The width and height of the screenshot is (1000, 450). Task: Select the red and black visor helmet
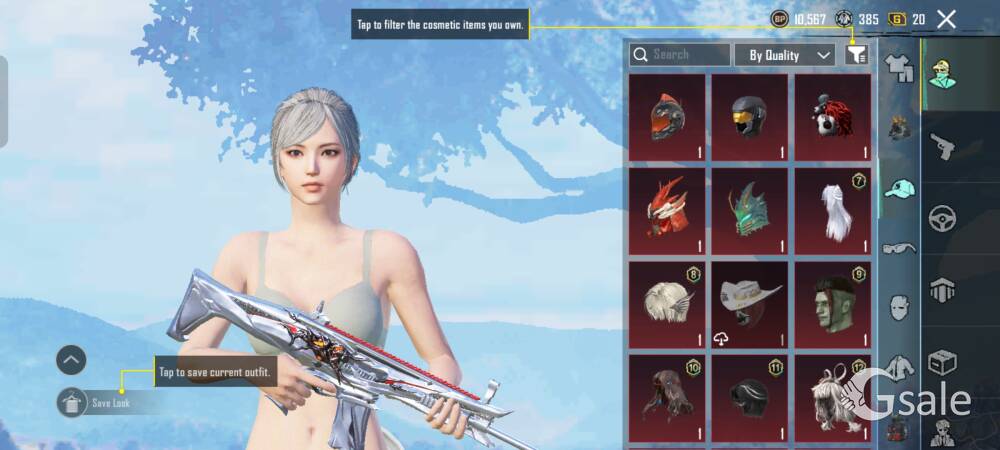coord(667,117)
